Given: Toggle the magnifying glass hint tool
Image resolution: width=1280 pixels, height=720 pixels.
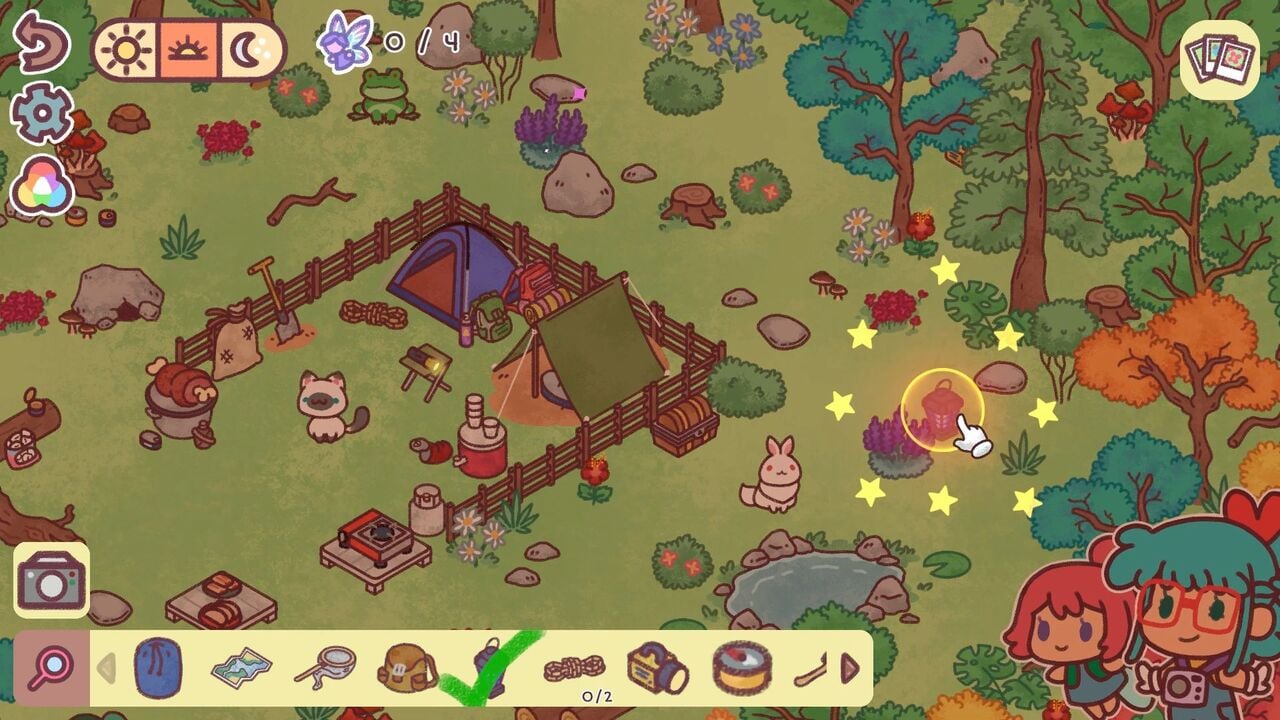Looking at the screenshot, I should tap(51, 667).
